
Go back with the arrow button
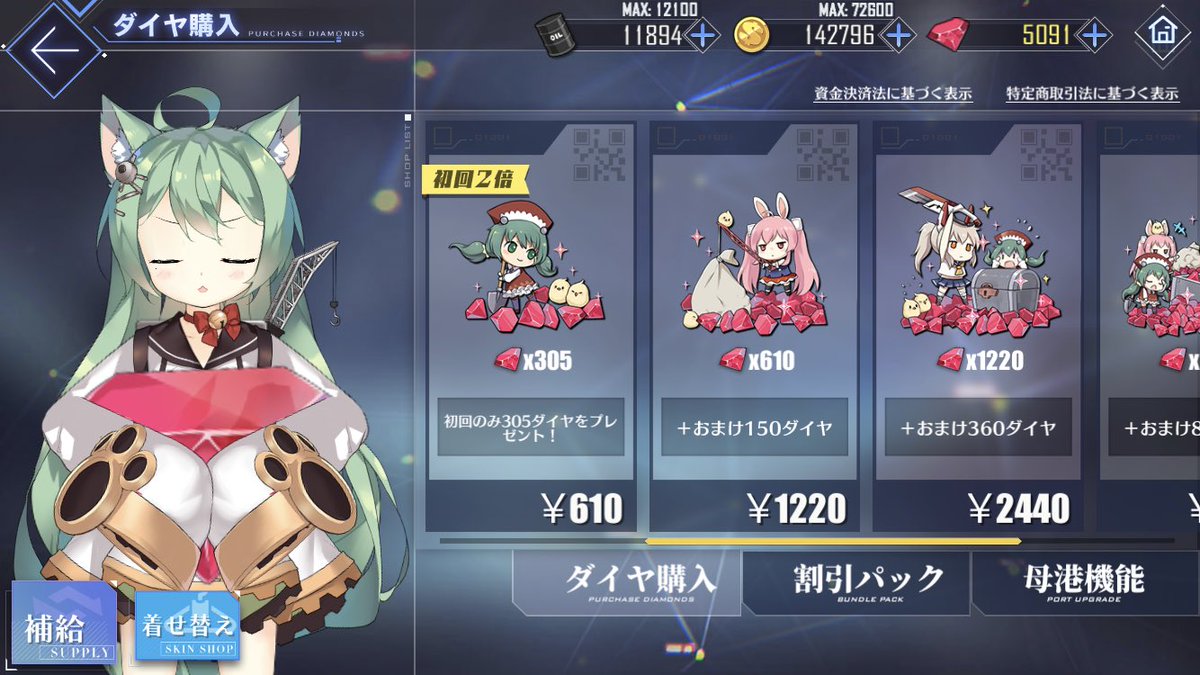click(50, 50)
